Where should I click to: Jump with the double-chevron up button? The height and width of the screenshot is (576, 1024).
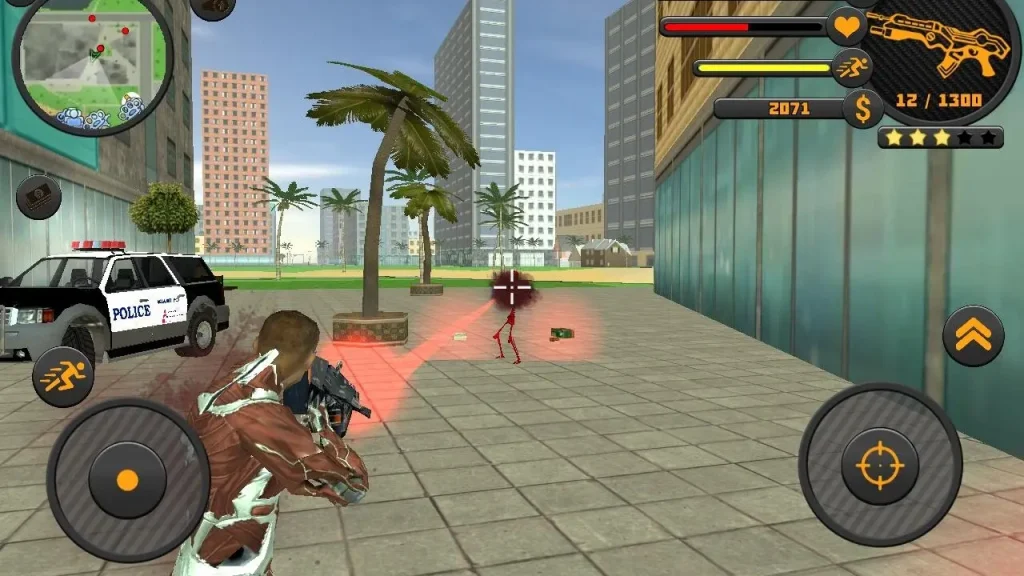point(973,335)
